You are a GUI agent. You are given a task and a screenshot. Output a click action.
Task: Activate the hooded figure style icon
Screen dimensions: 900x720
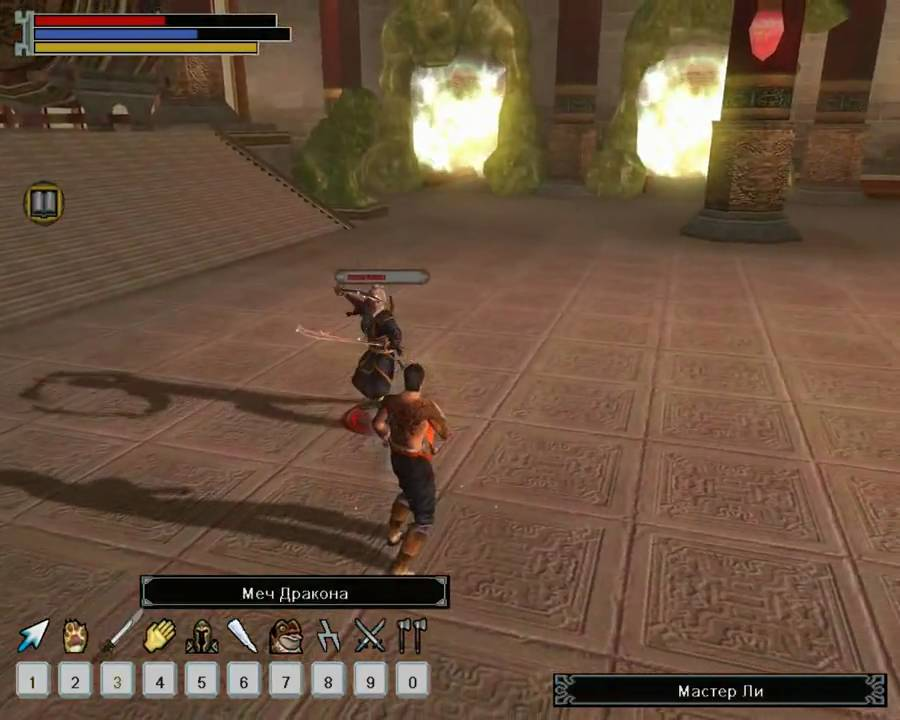tap(201, 636)
